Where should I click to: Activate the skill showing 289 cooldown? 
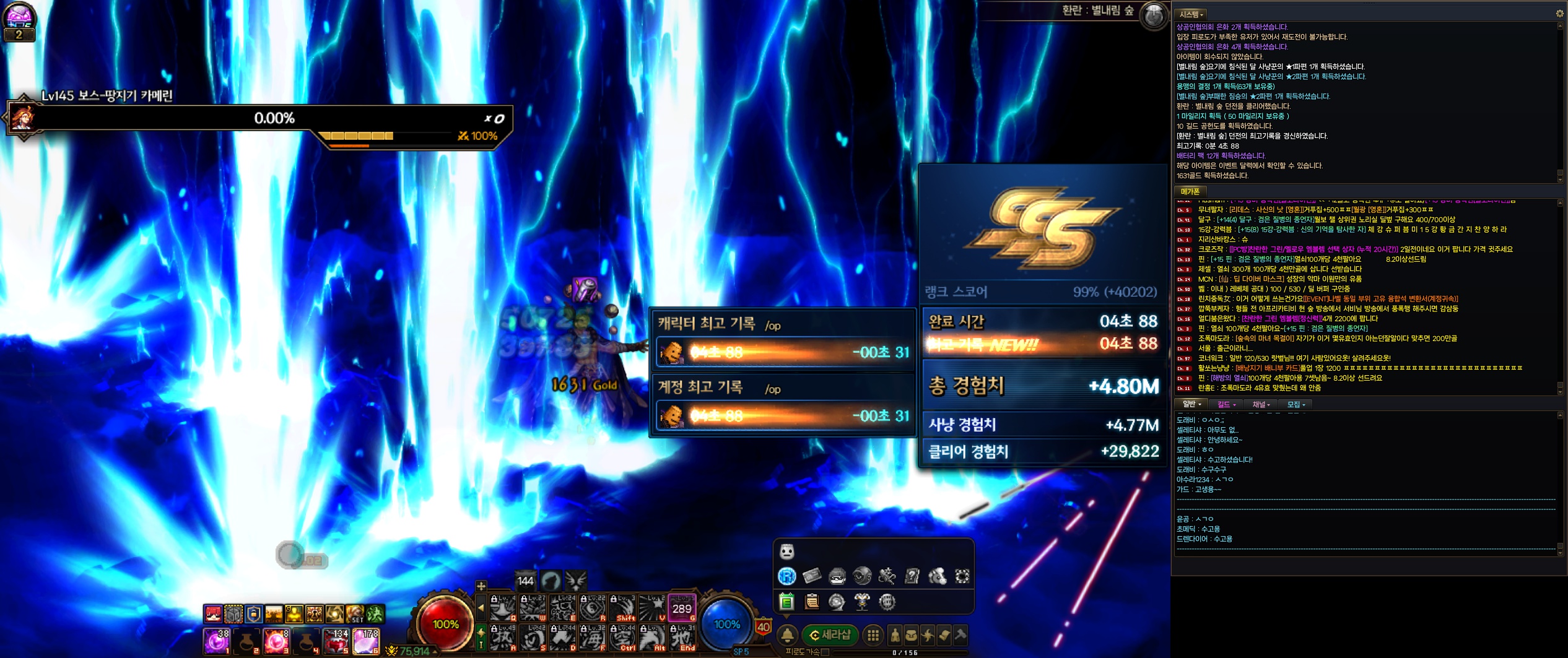coord(682,608)
